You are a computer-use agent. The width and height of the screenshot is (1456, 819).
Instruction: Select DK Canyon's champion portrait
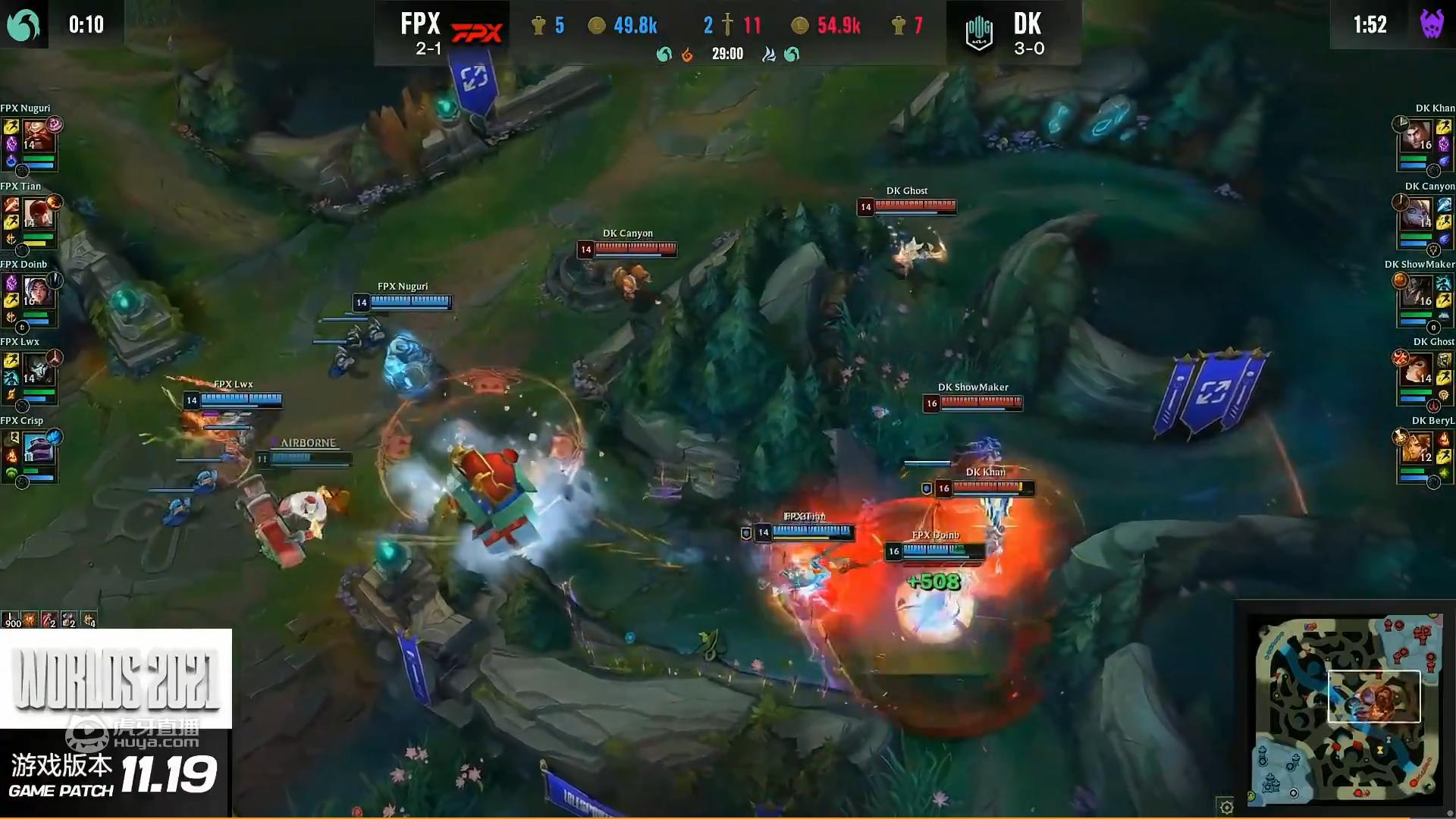(x=1417, y=215)
